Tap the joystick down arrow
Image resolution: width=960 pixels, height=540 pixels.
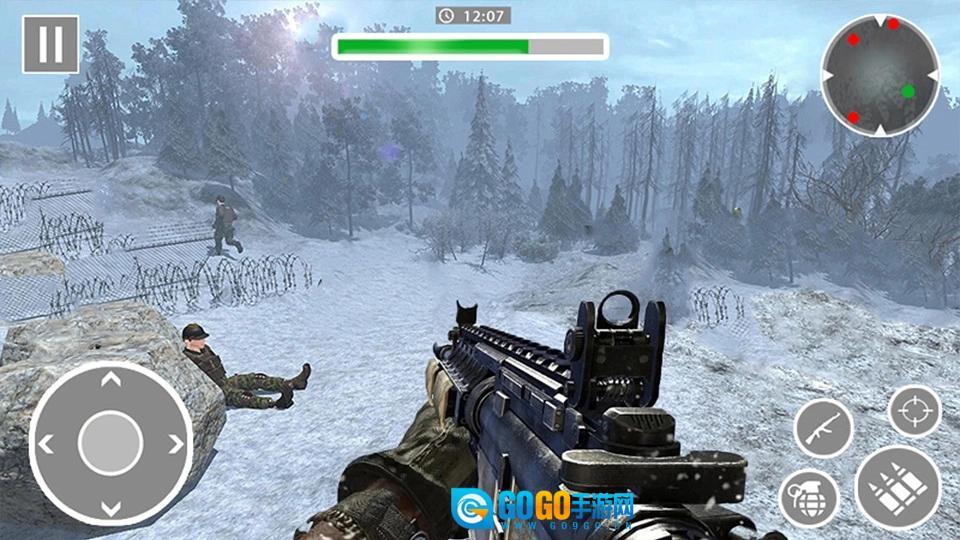click(x=111, y=506)
